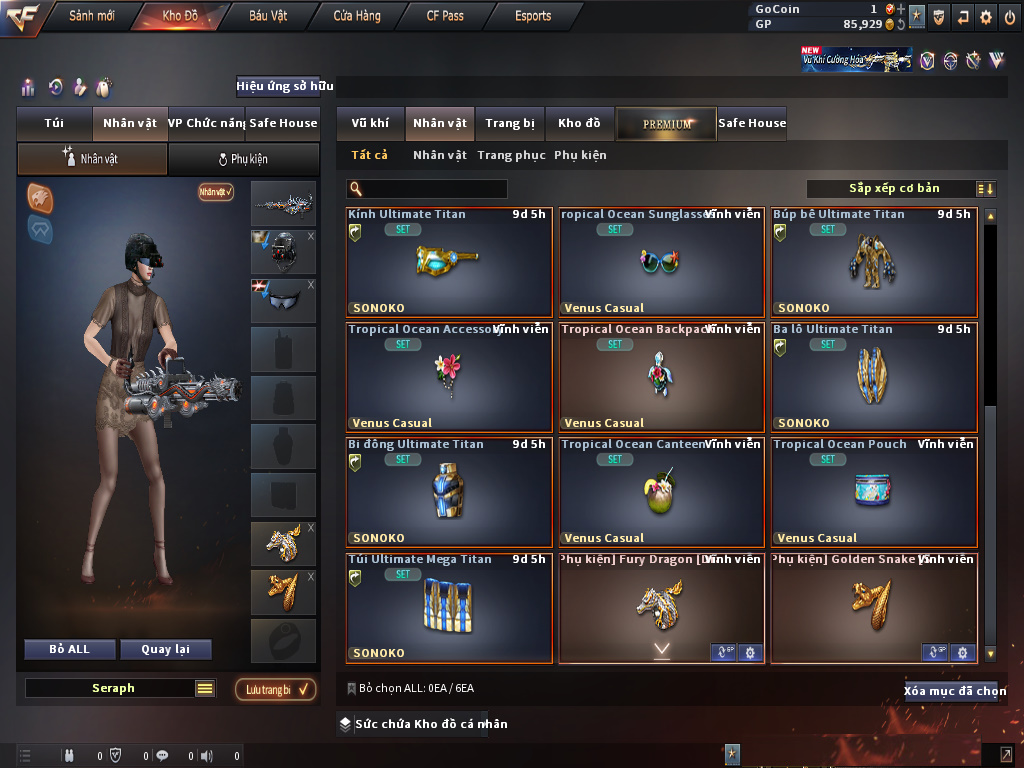The width and height of the screenshot is (1024, 768).
Task: Switch to the Trang bị tab
Action: coord(510,123)
